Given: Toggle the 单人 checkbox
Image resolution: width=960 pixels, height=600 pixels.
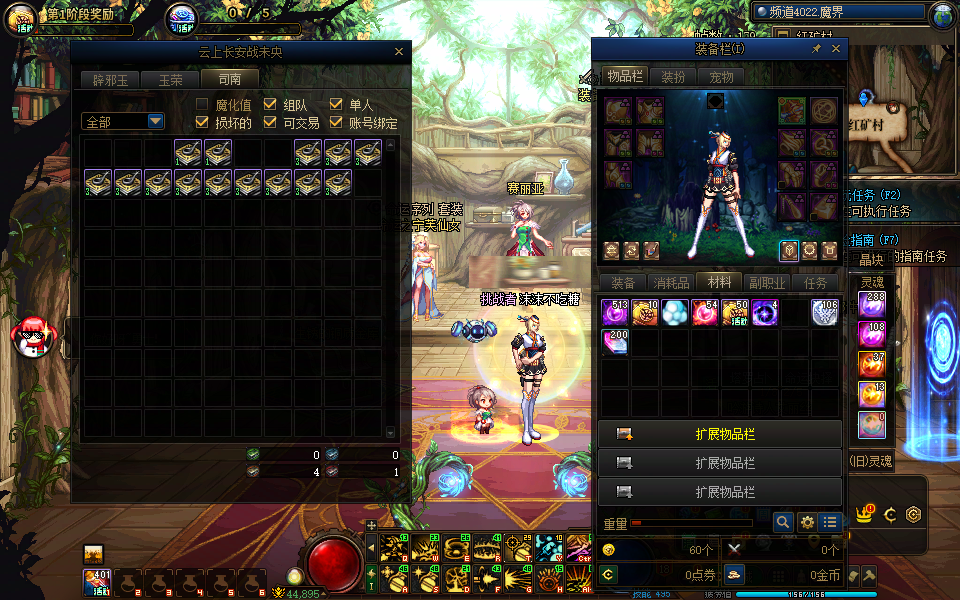Looking at the screenshot, I should click(336, 105).
